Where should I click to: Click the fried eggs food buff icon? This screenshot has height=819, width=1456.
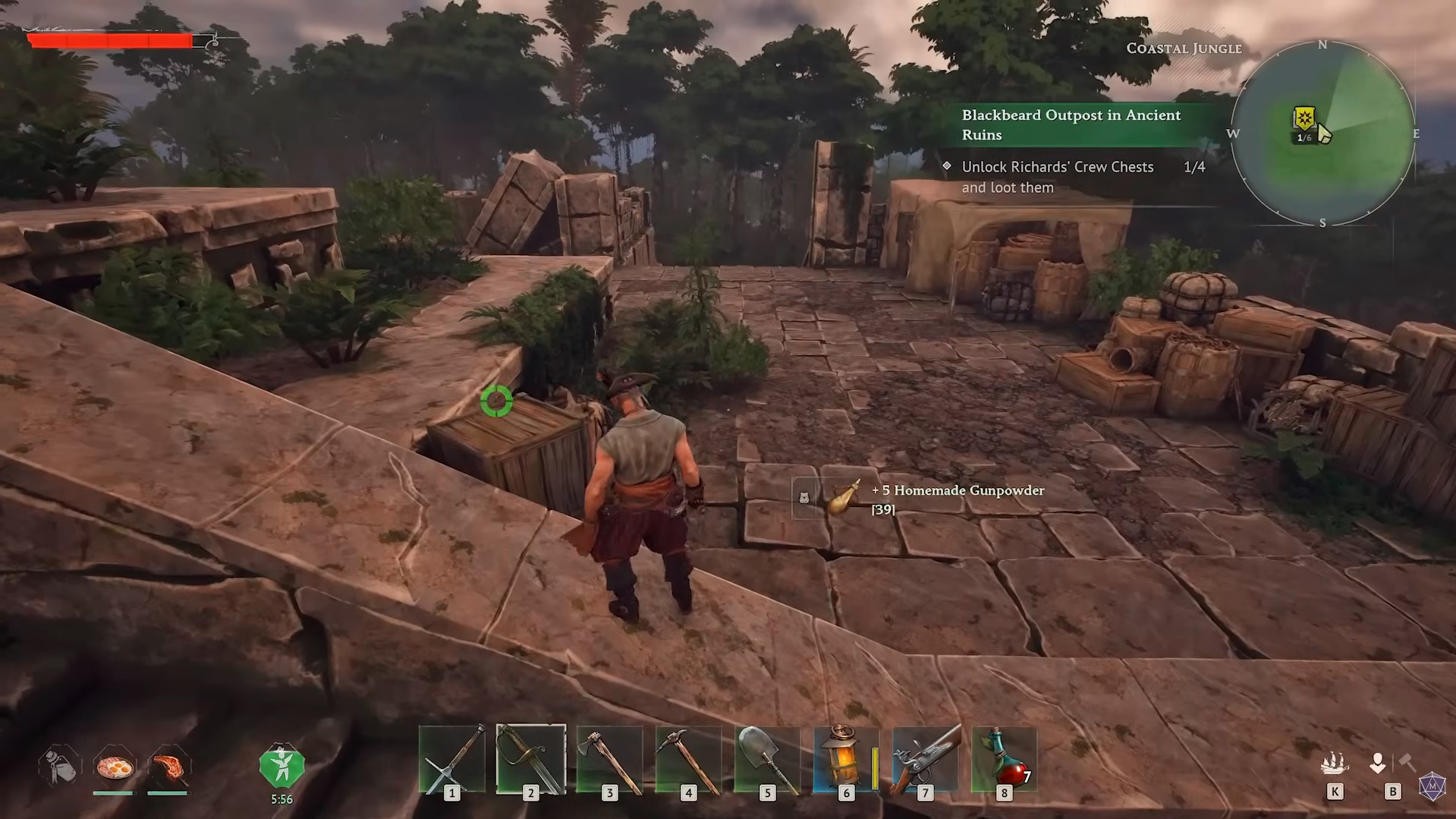115,767
